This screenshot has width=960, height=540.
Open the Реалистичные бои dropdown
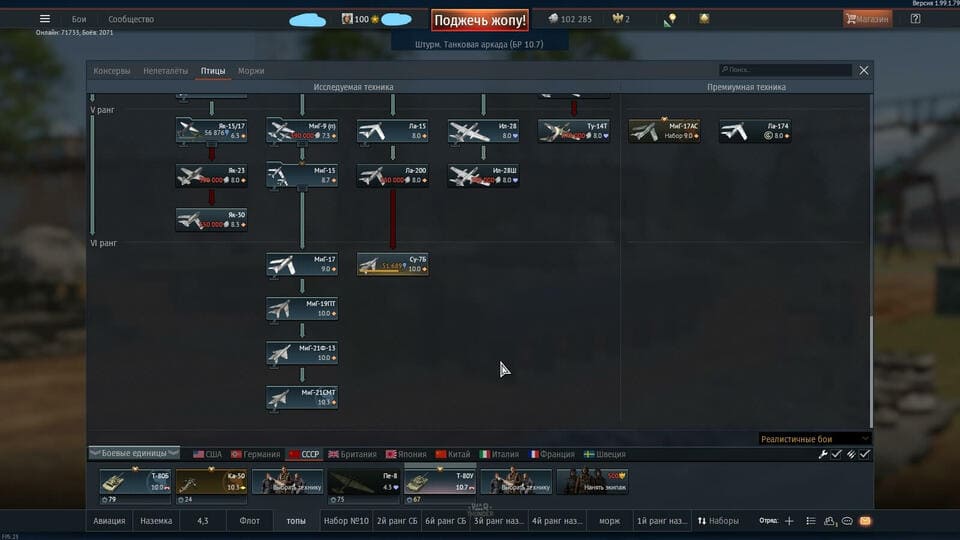coord(814,439)
